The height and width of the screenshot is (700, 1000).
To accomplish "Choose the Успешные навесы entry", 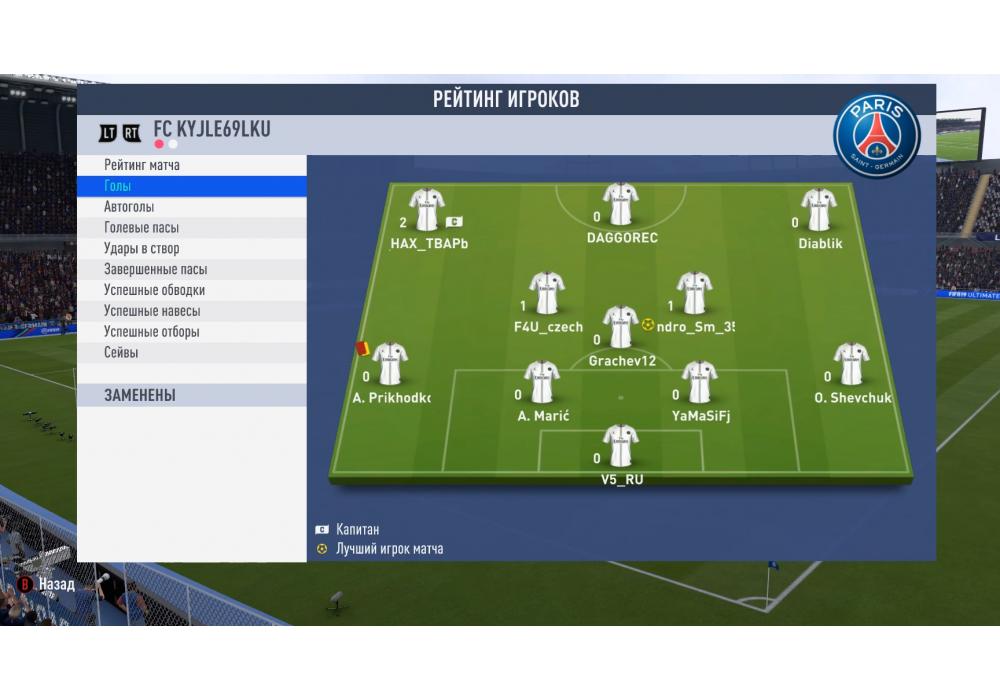I will click(x=152, y=311).
